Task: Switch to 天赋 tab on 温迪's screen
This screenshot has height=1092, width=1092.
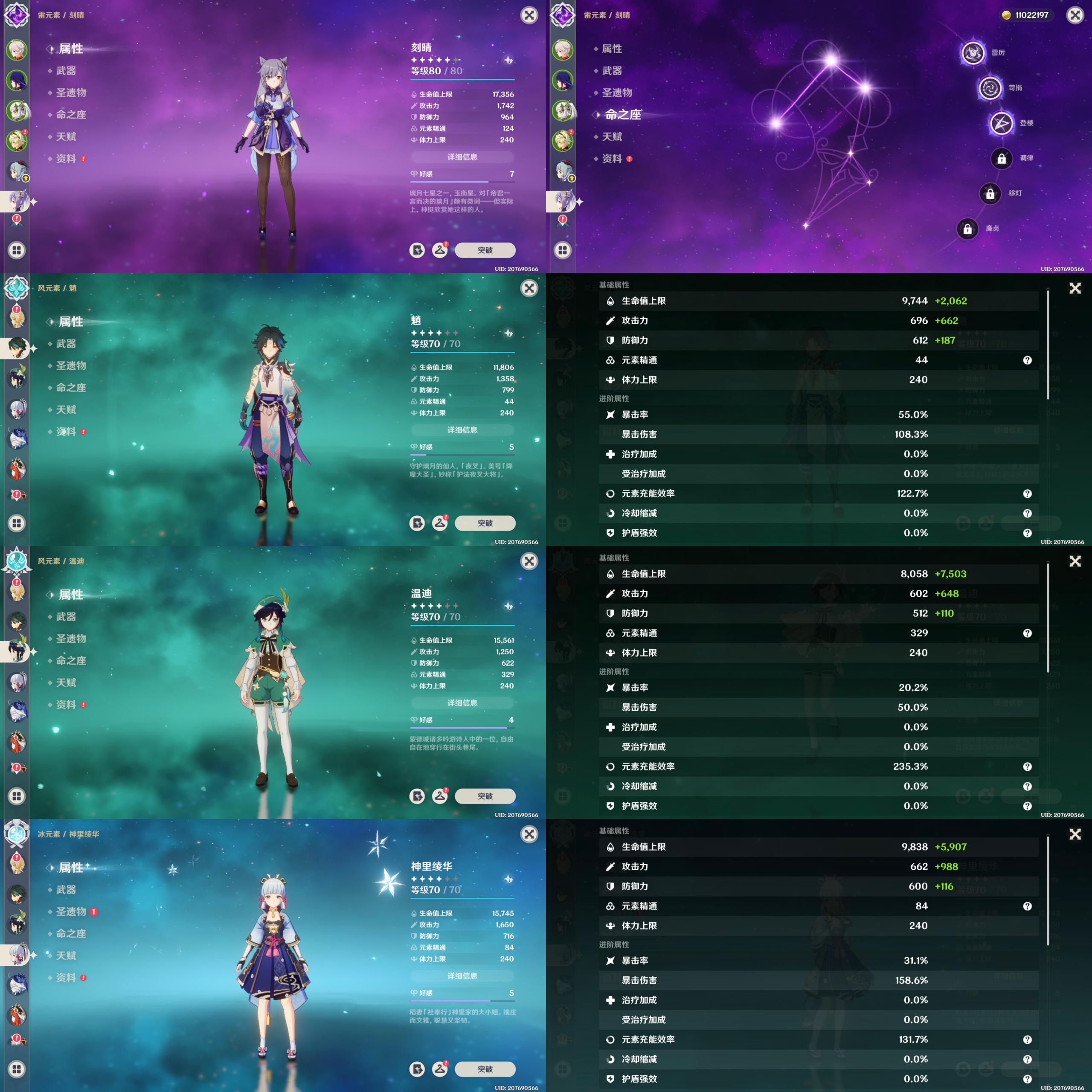Action: pyautogui.click(x=66, y=682)
